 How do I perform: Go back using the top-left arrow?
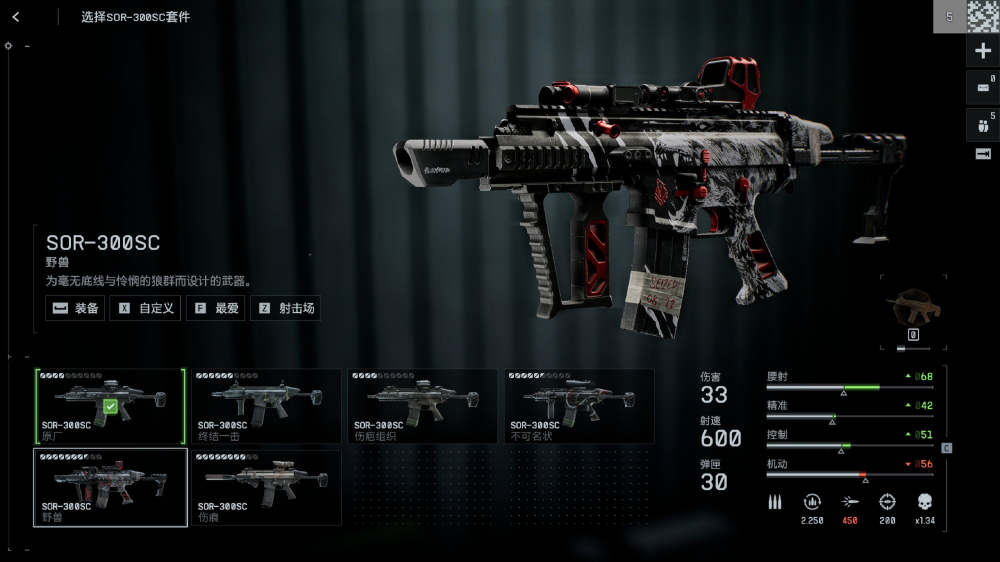[17, 17]
